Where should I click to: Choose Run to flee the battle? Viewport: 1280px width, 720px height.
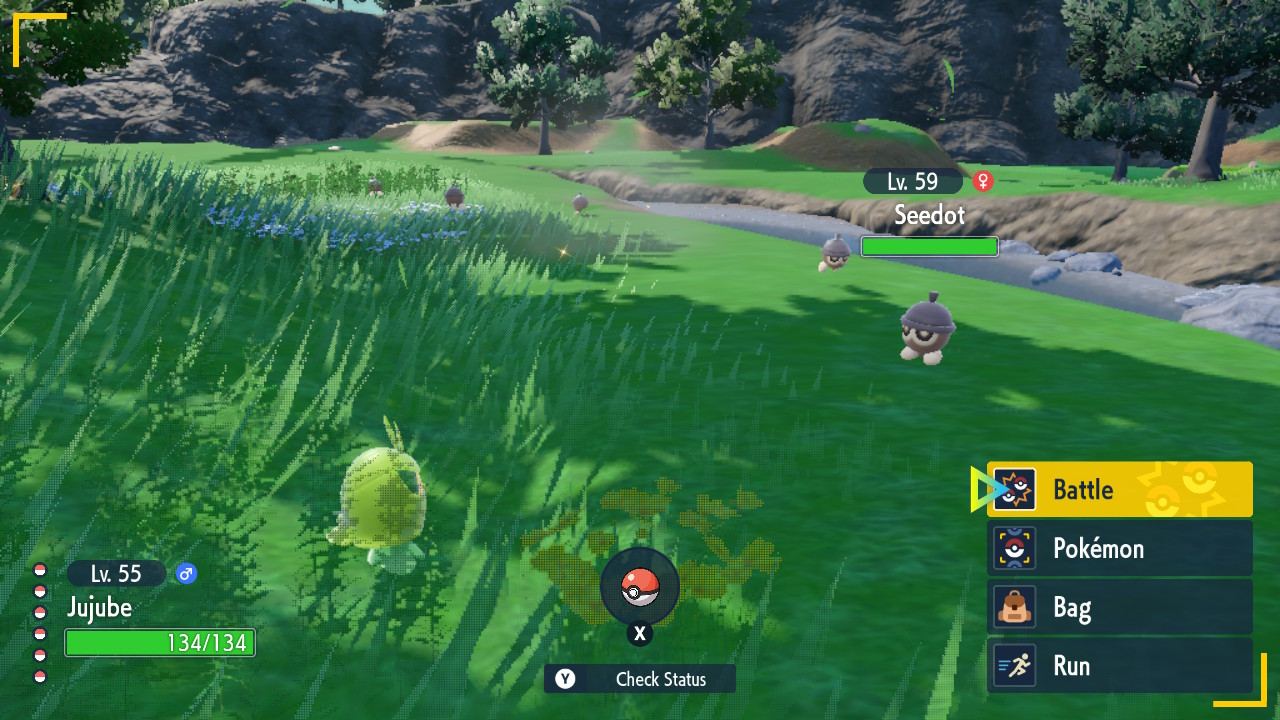point(1119,666)
